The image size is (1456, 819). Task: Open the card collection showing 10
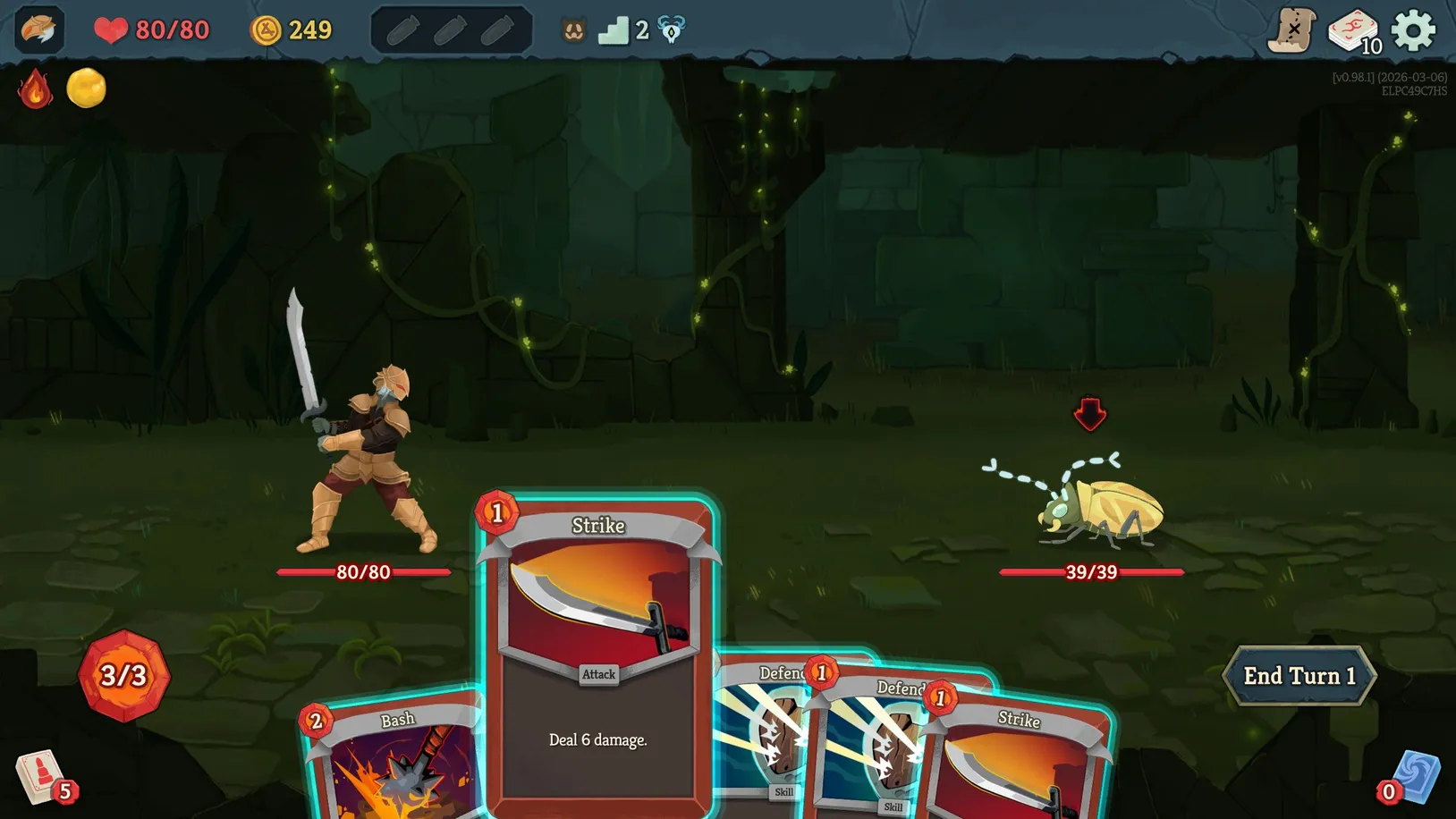tap(1353, 28)
